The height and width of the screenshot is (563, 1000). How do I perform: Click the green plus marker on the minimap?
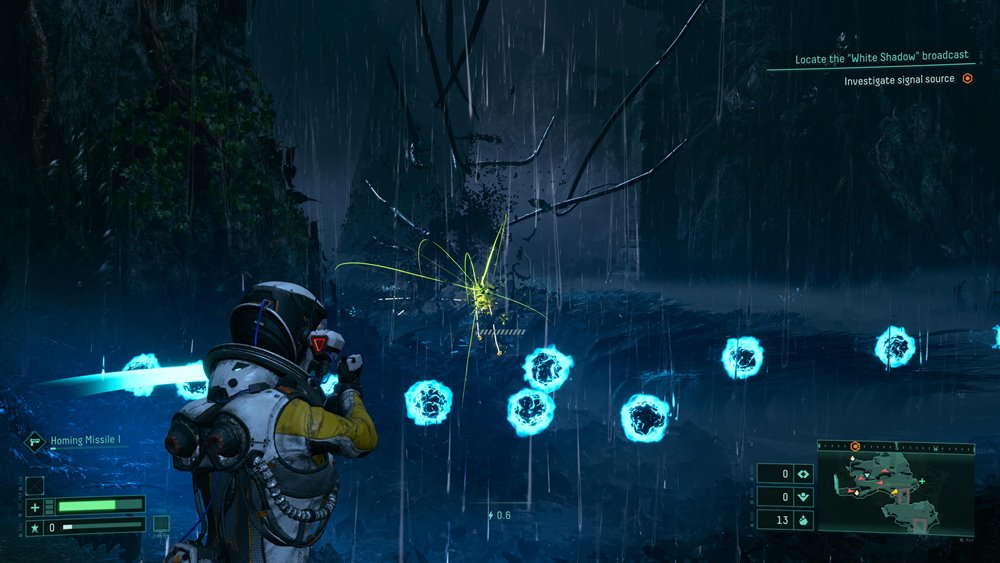point(922,482)
